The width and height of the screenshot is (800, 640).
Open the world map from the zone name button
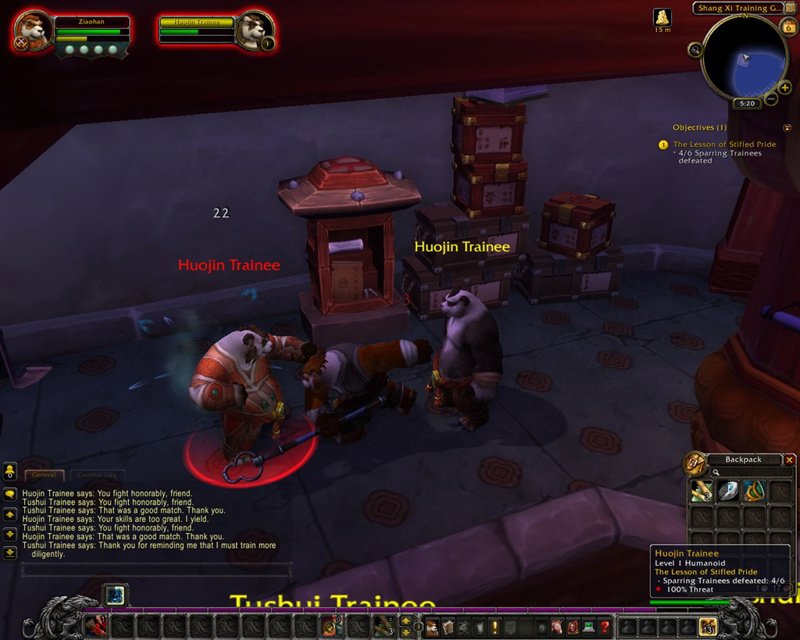(735, 8)
